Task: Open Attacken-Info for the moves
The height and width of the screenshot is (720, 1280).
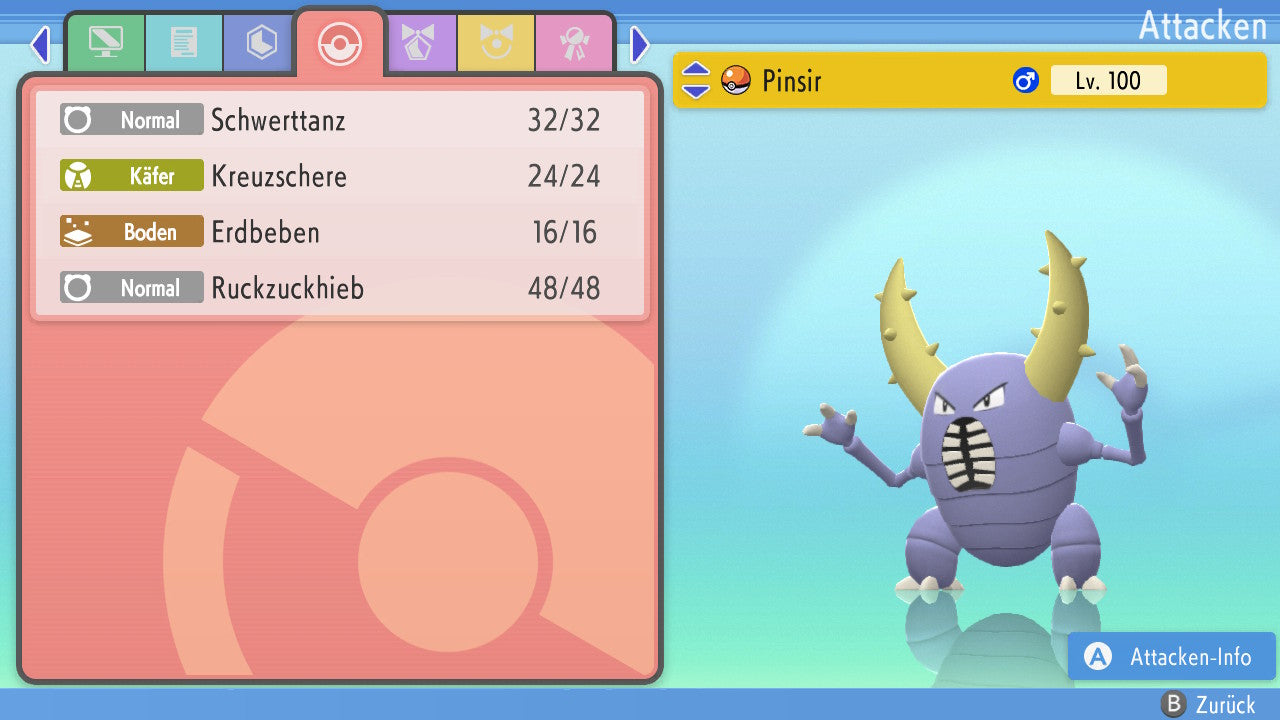Action: click(1171, 656)
